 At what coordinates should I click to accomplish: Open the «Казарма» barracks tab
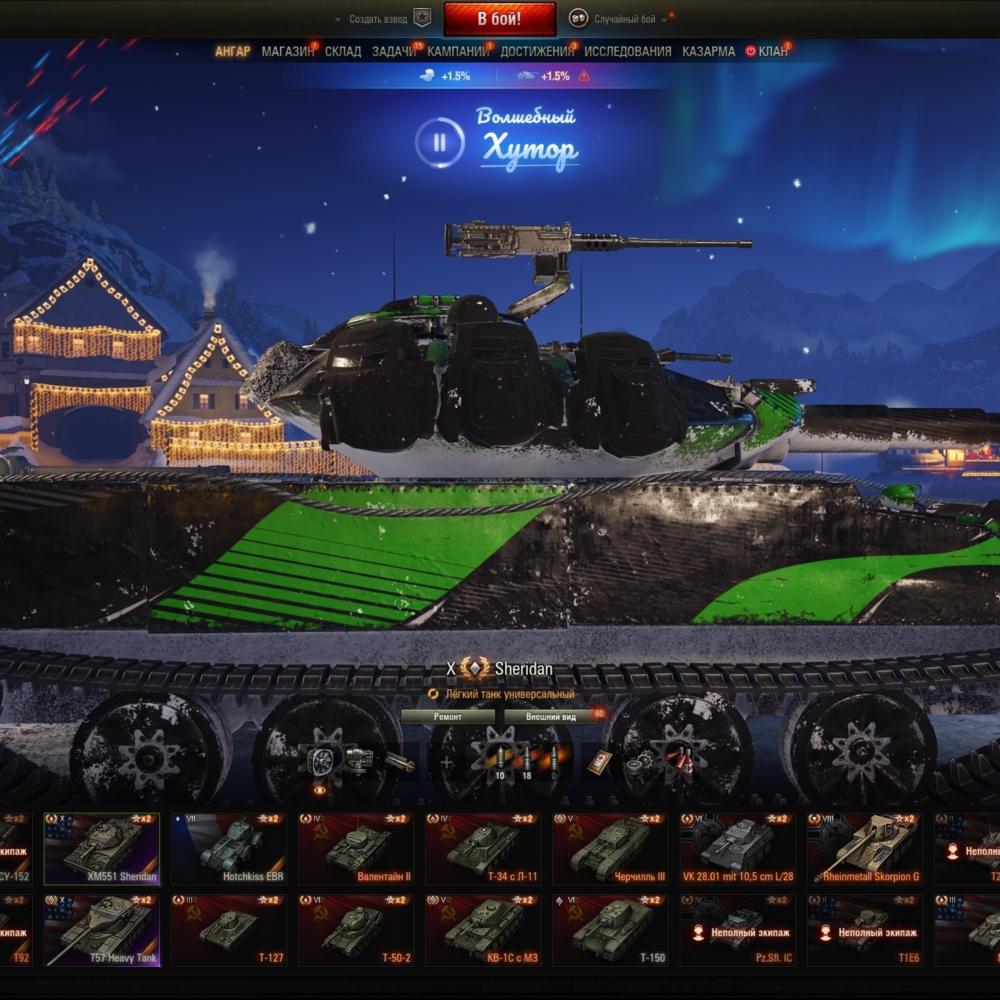(x=708, y=51)
